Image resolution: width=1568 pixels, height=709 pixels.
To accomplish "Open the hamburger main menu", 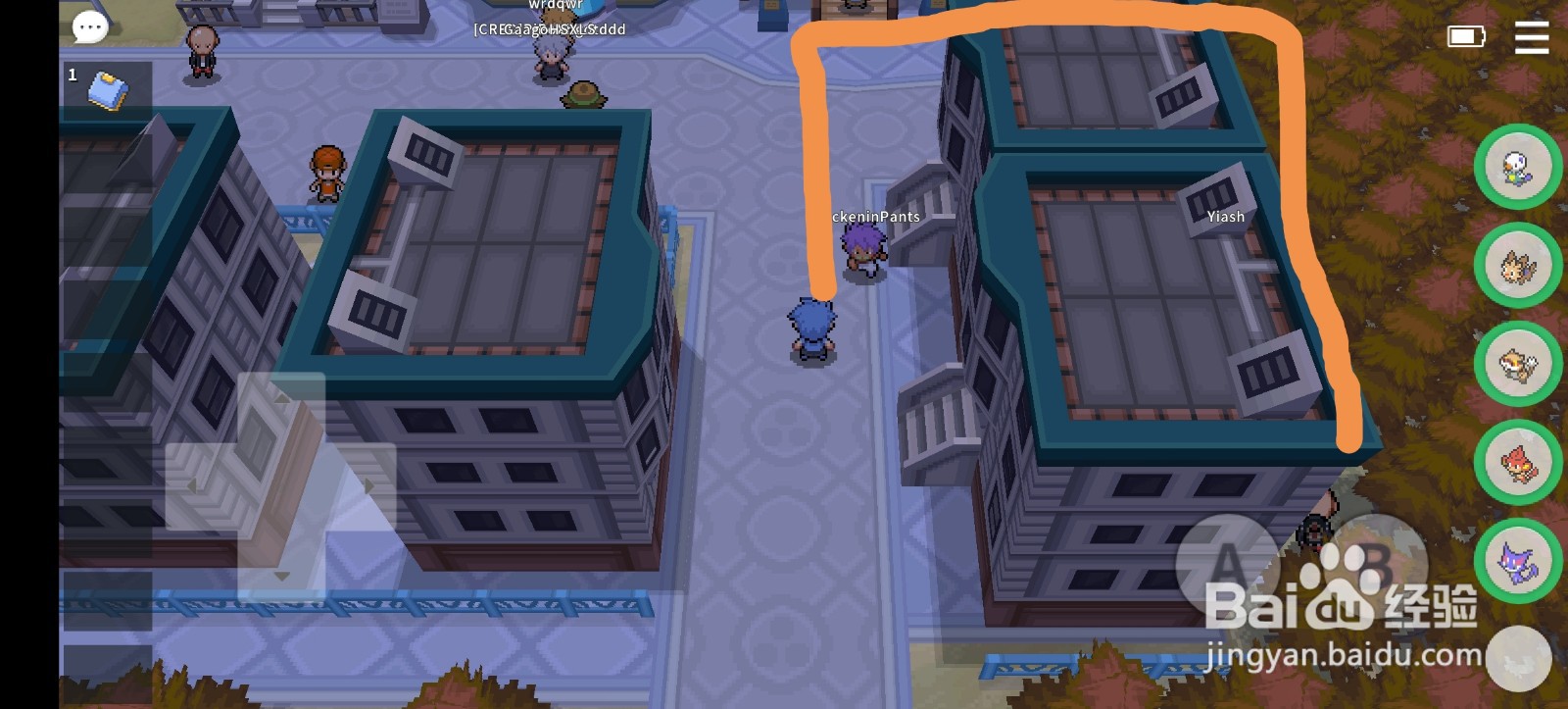I will (x=1531, y=39).
